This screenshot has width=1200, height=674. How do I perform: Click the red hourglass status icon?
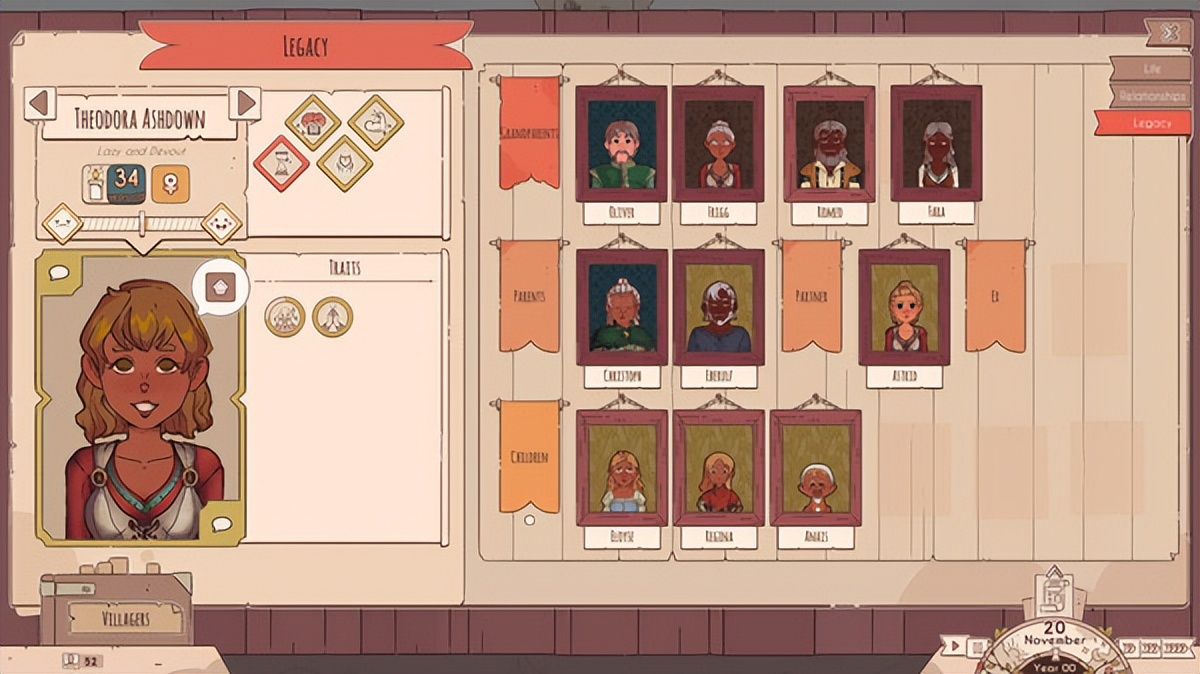[x=281, y=163]
